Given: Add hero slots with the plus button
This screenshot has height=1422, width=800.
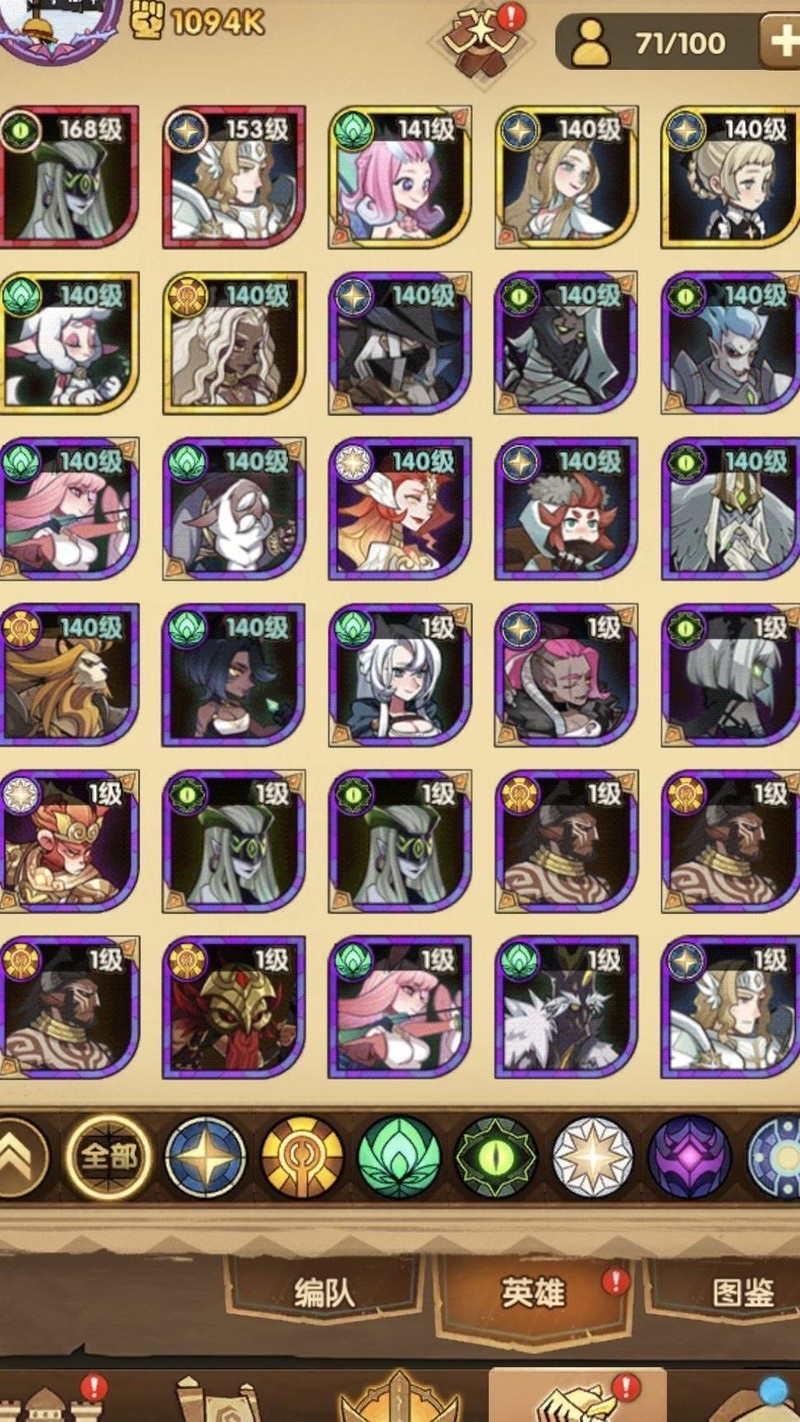Looking at the screenshot, I should click(x=779, y=42).
